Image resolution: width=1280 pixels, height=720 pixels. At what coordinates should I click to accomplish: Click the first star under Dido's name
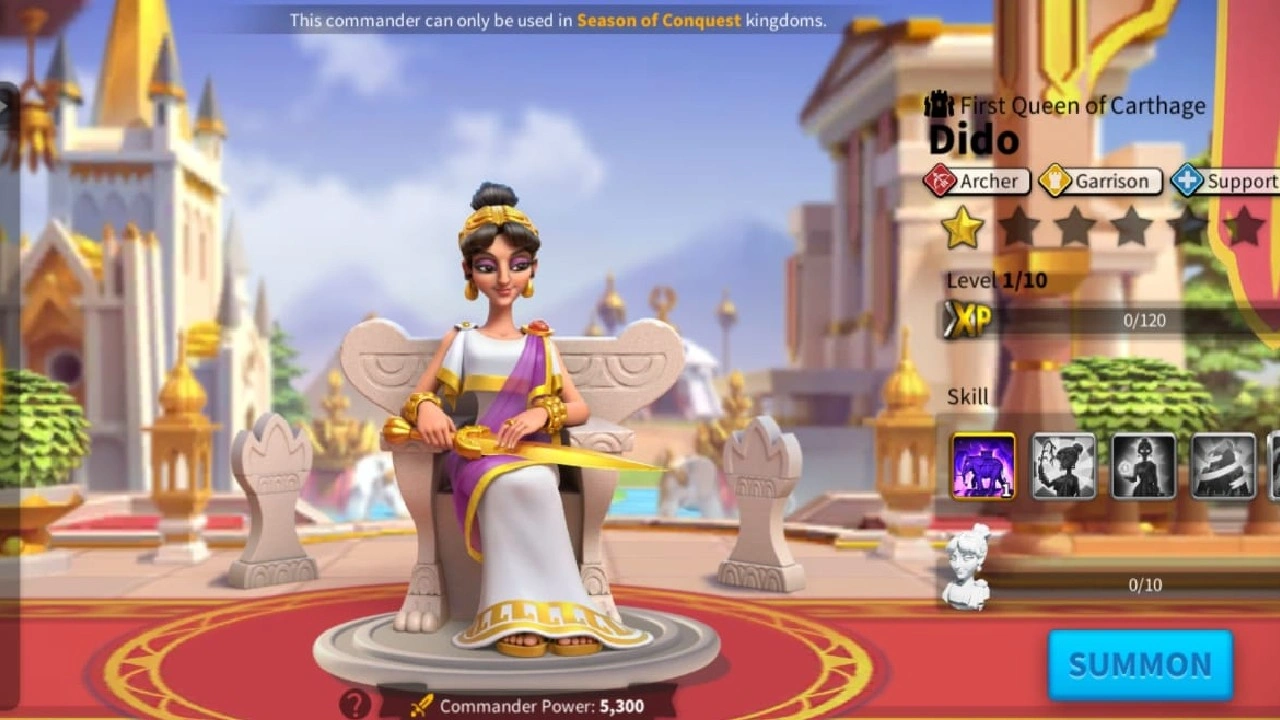tap(963, 228)
